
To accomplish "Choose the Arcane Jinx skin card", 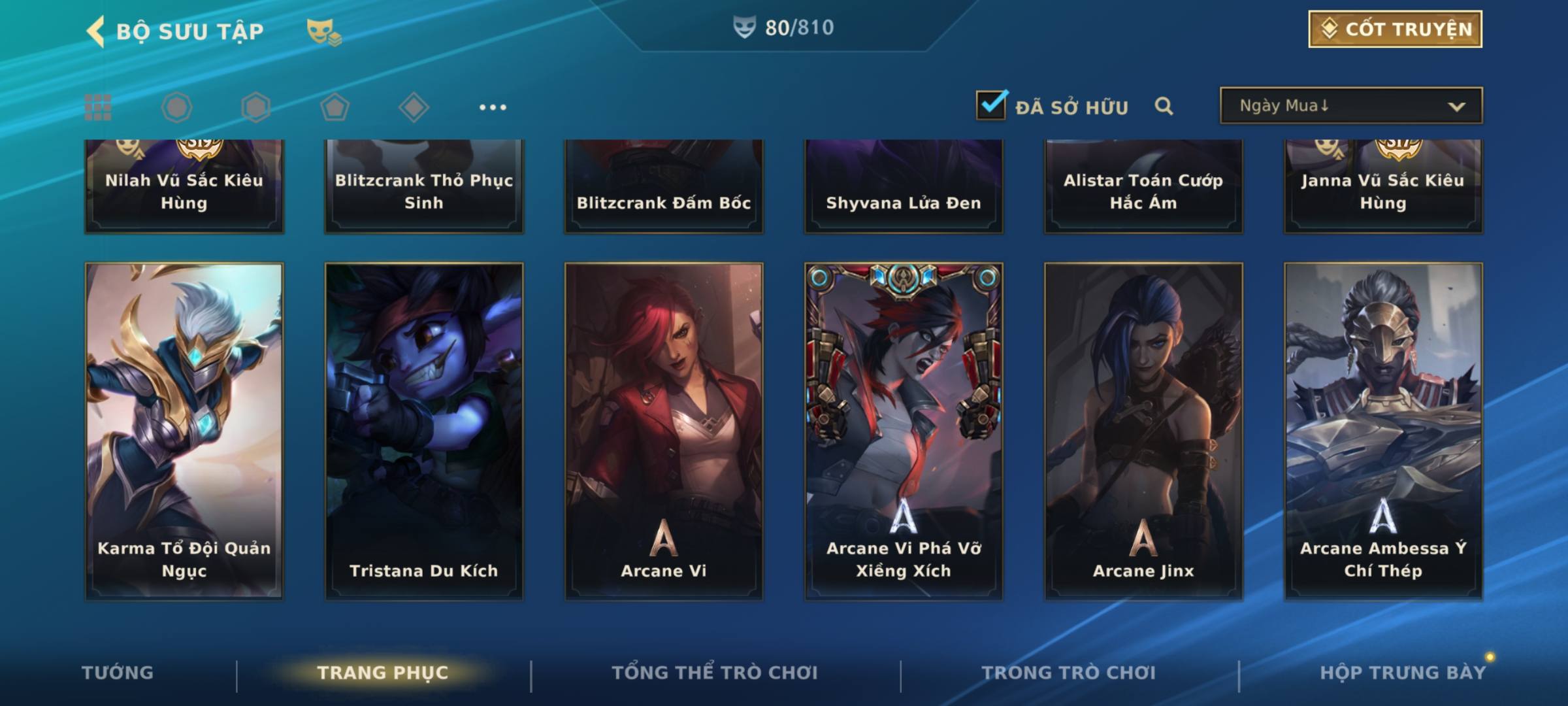I will [x=1143, y=431].
